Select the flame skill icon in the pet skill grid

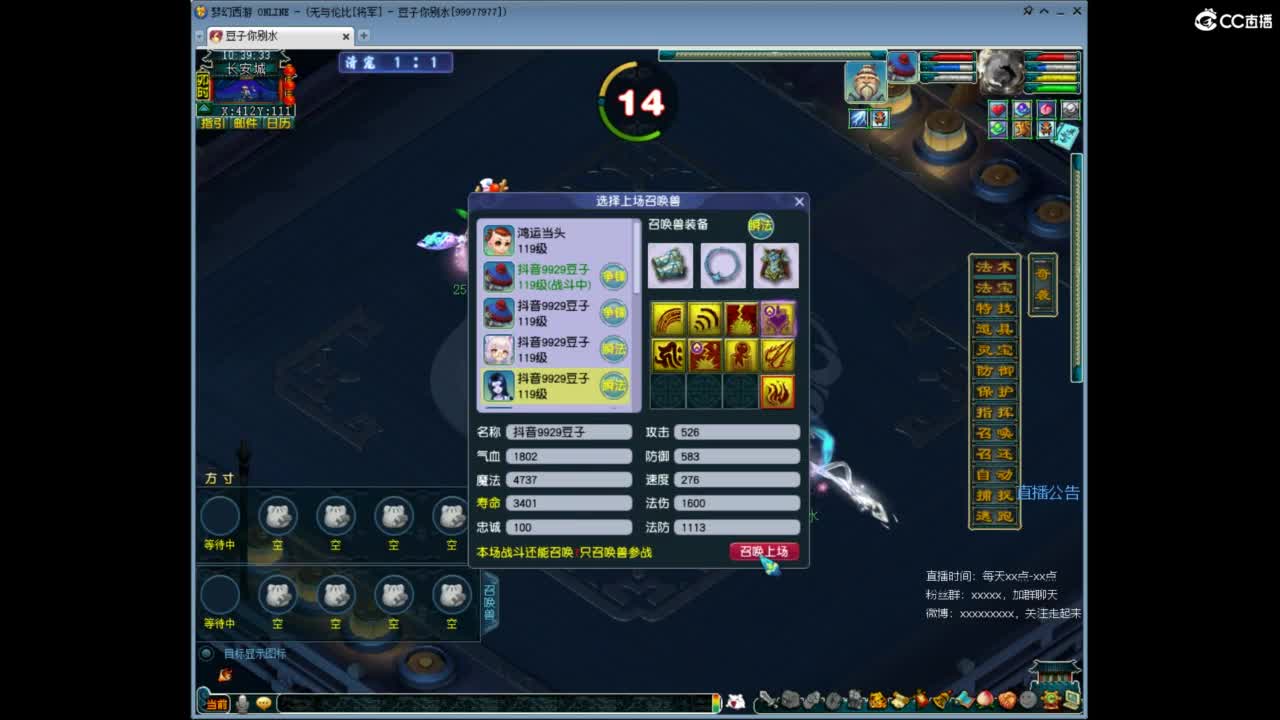[x=777, y=392]
